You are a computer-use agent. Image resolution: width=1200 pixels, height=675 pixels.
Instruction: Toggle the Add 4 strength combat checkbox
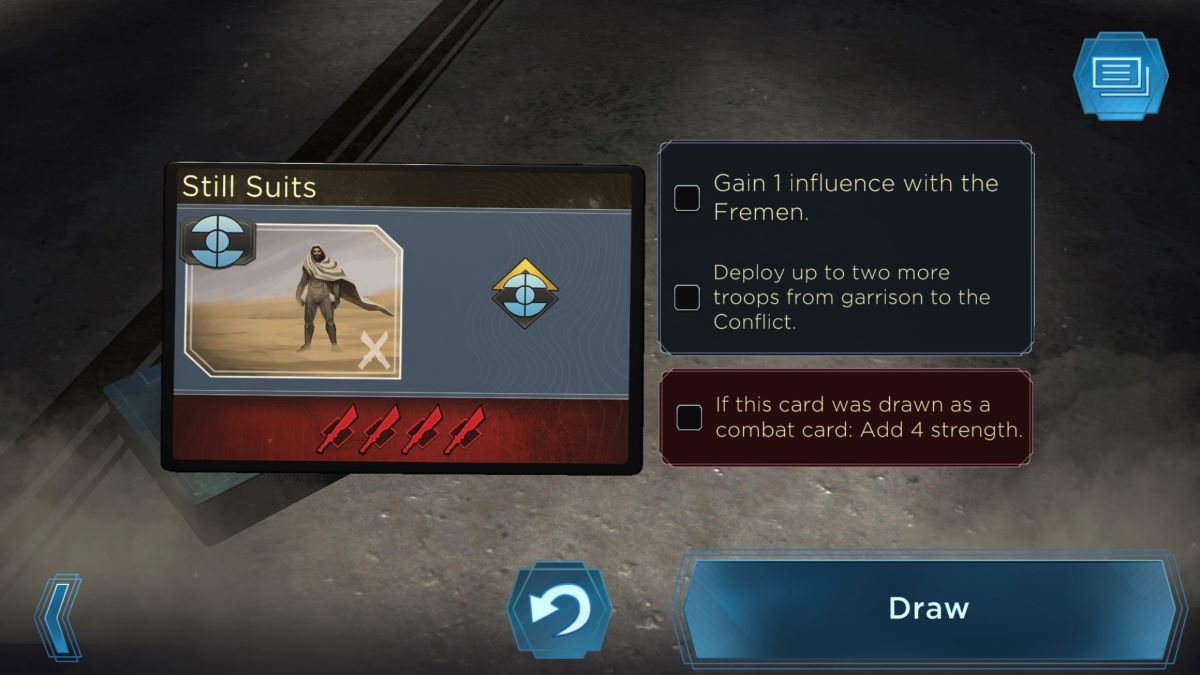pyautogui.click(x=689, y=418)
